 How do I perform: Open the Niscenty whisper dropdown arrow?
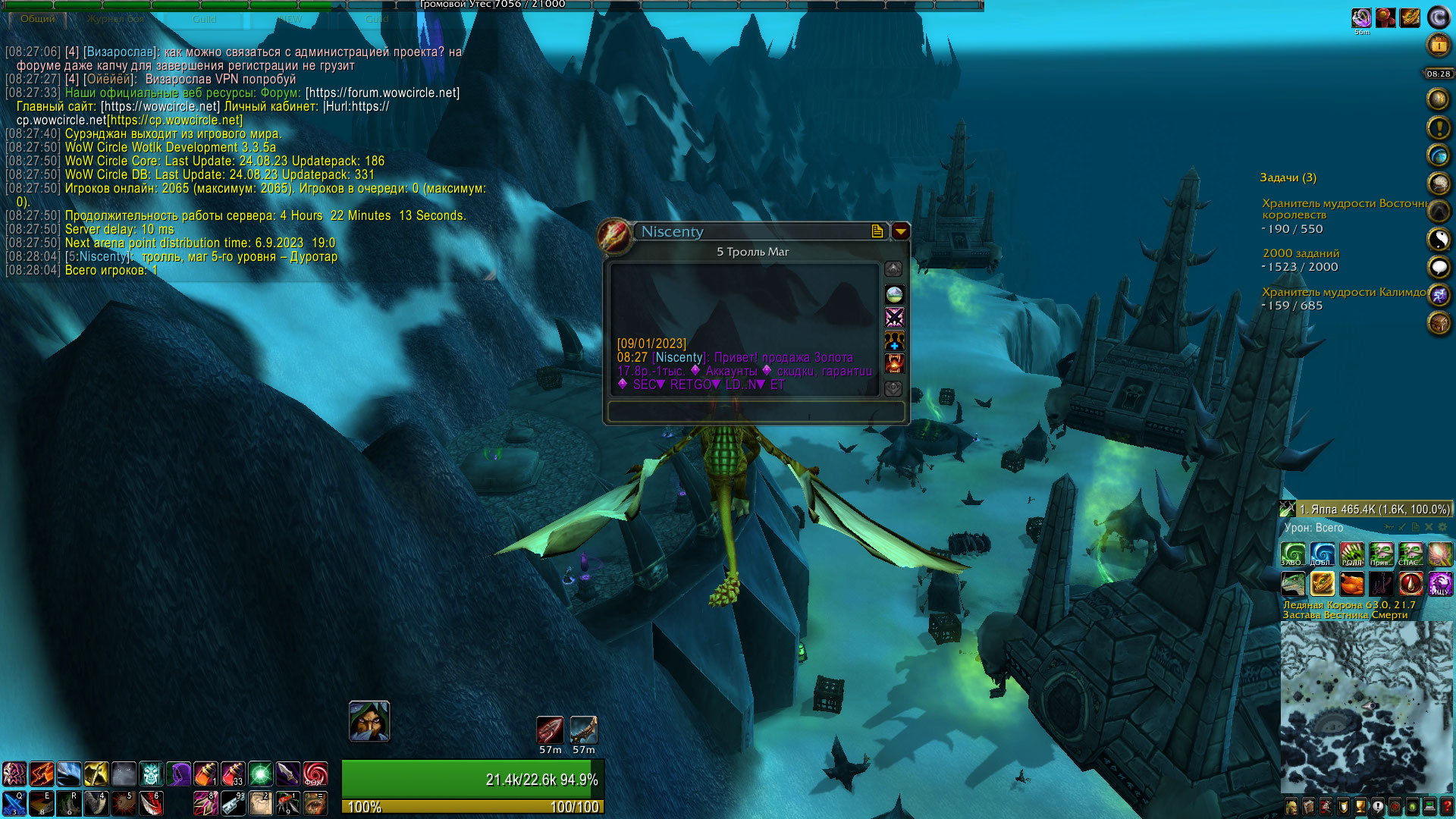(900, 231)
